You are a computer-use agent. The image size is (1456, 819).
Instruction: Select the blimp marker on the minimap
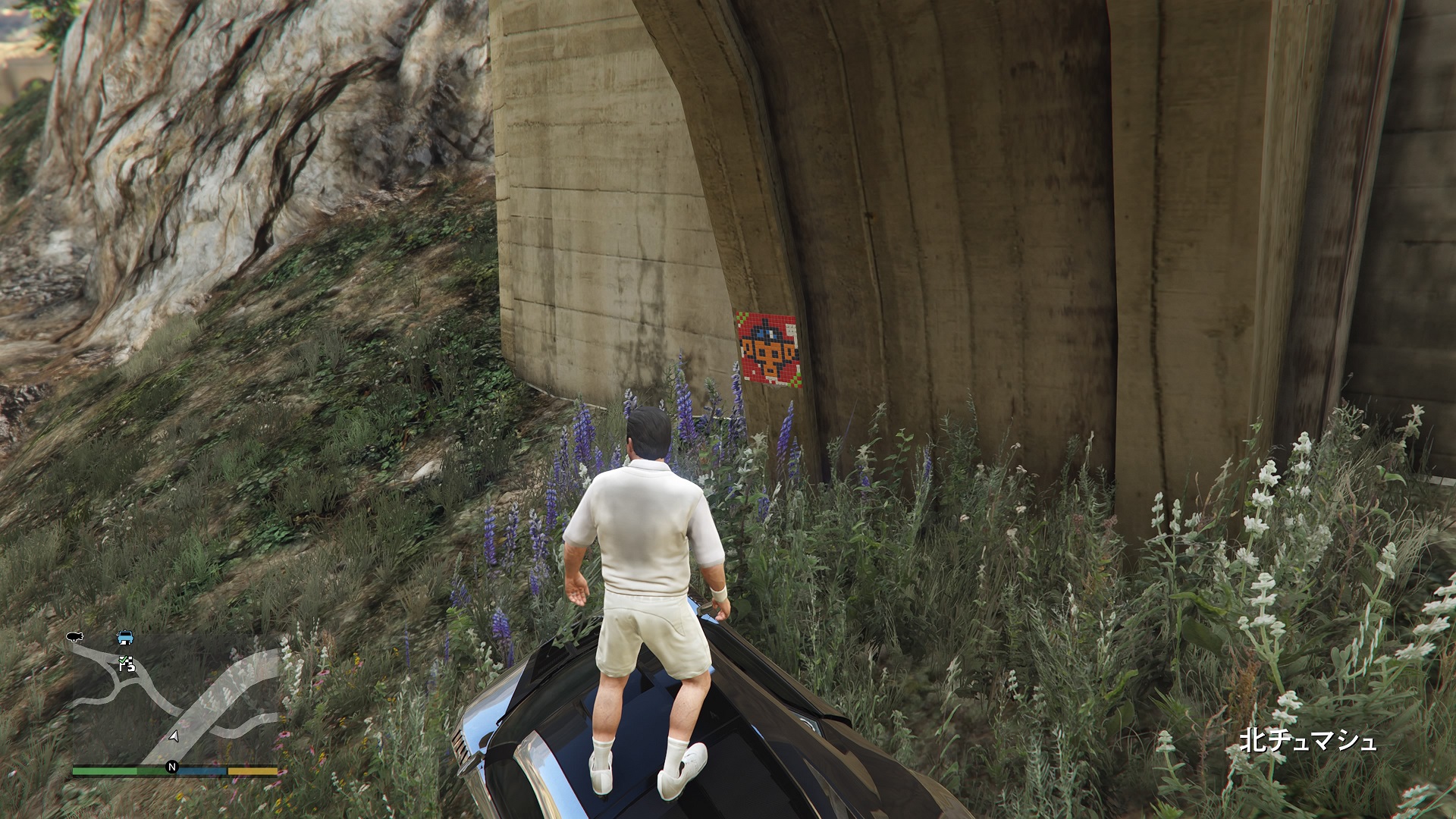tap(74, 638)
